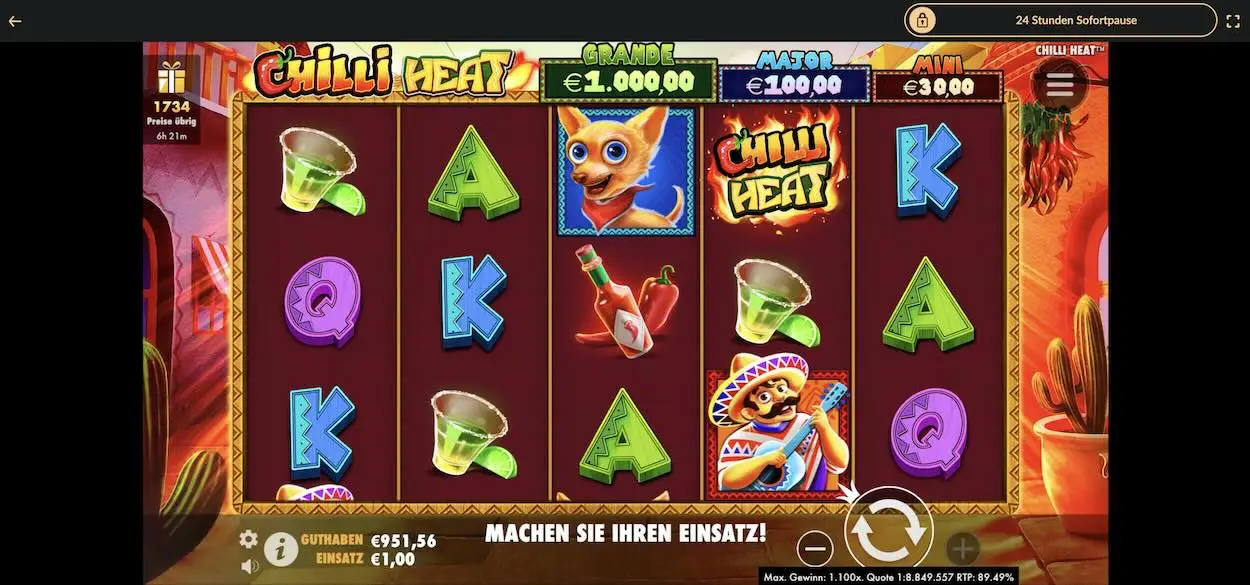Activate the 24 Stunden Sofortpause button
1250x585 pixels.
click(1061, 20)
